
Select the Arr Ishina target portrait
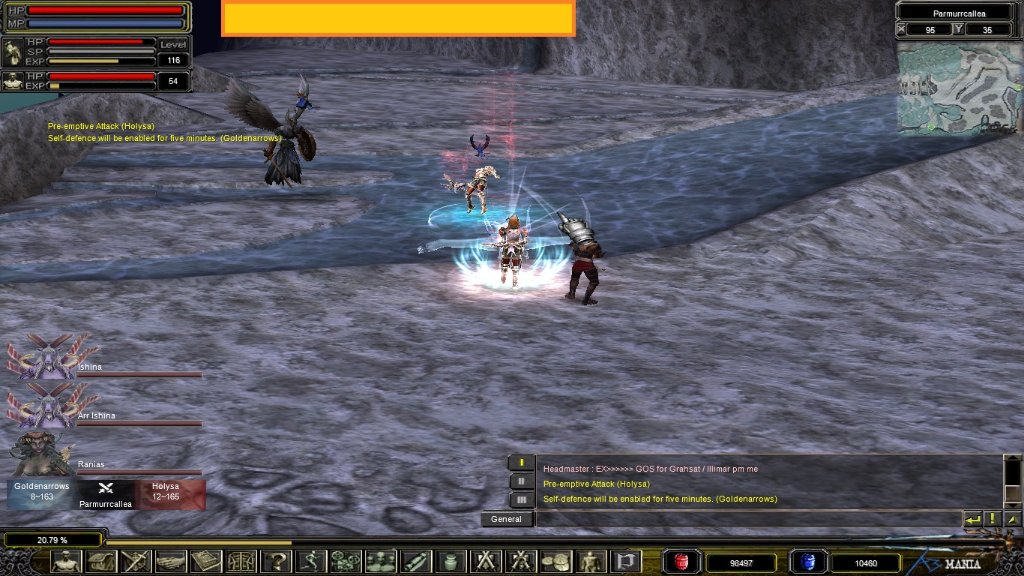45,405
